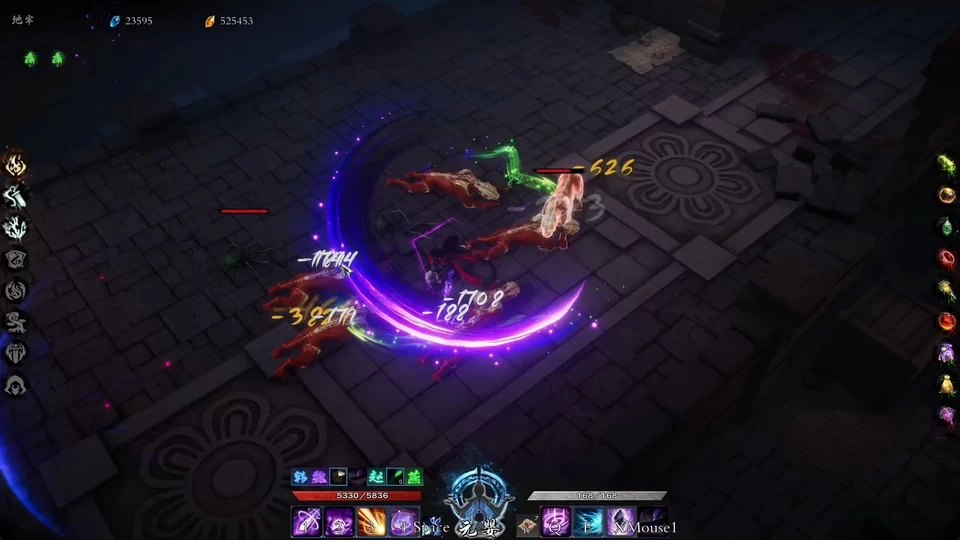Cast the purple orb skill on key 4
The image size is (960, 540).
pyautogui.click(x=403, y=522)
